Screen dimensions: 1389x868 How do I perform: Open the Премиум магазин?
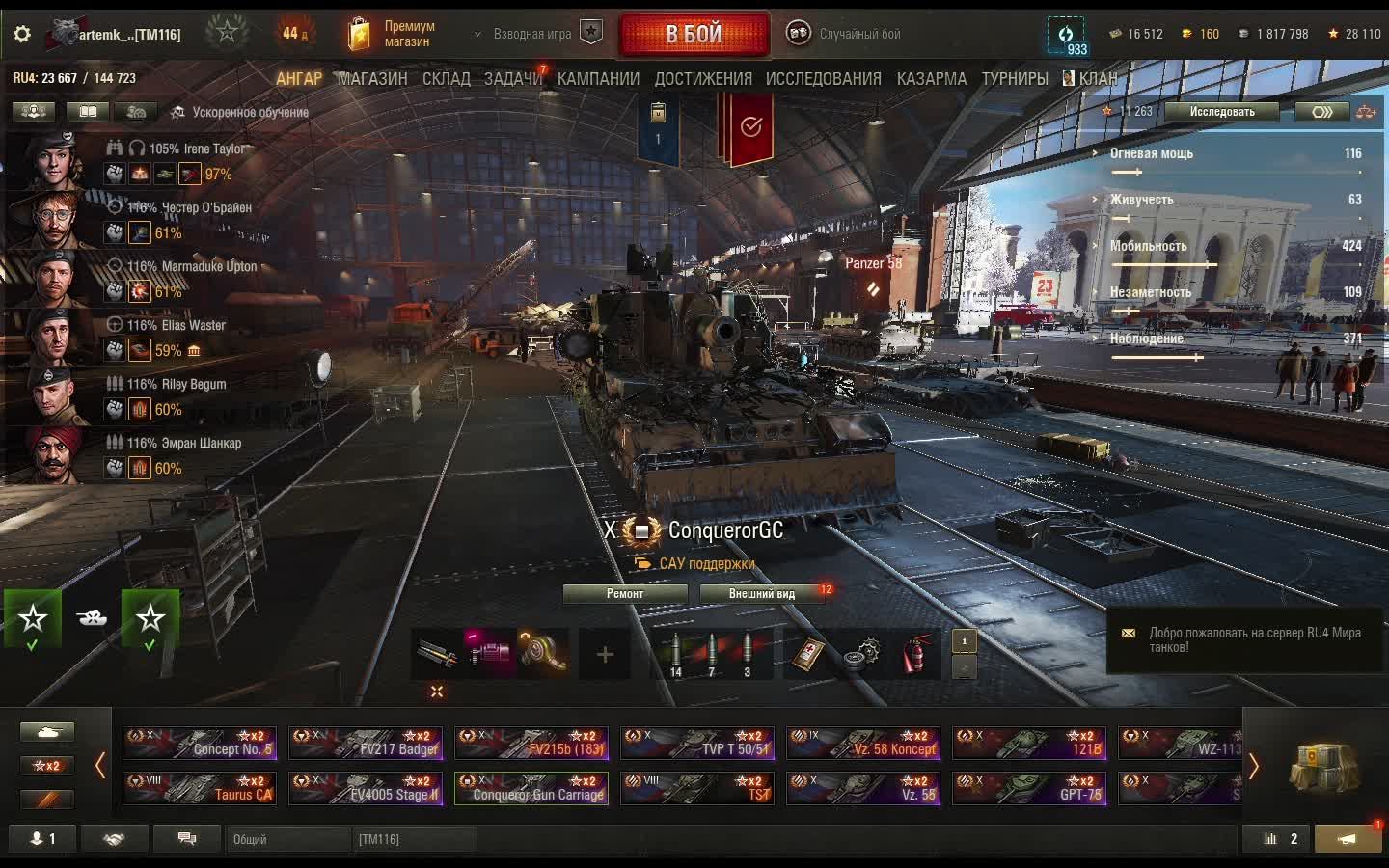coord(391,35)
